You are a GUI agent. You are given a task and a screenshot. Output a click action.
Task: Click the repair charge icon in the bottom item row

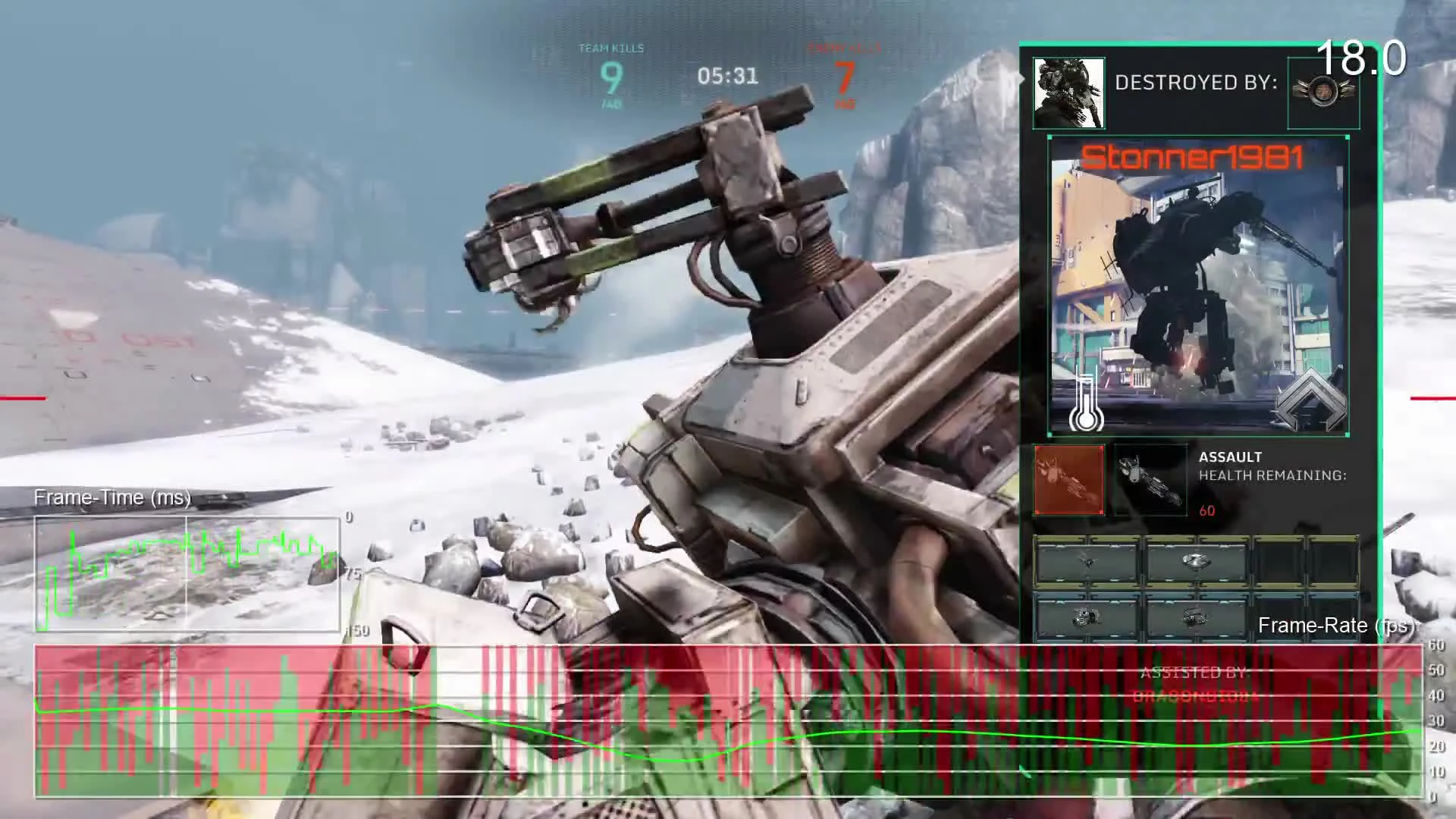pos(1086,618)
